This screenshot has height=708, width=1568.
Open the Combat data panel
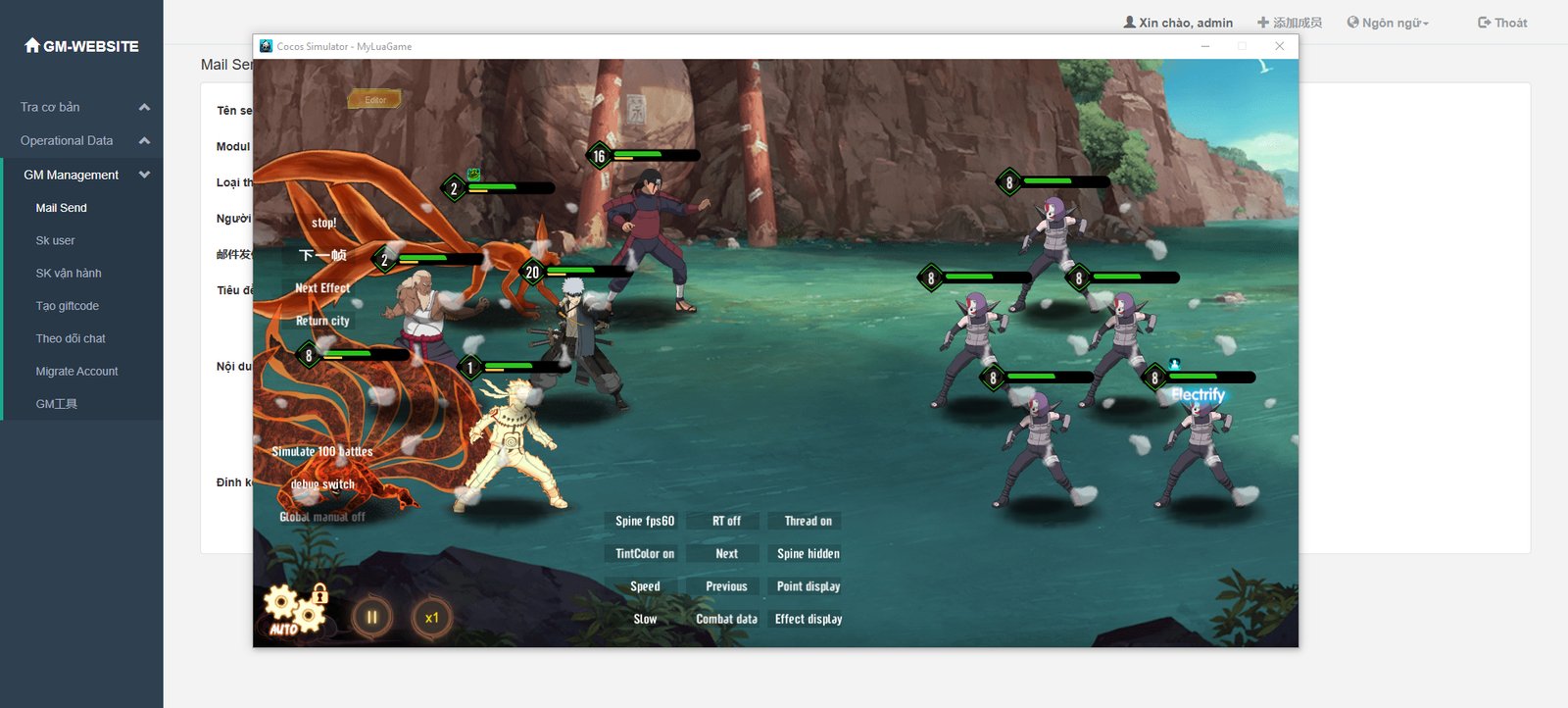(726, 619)
